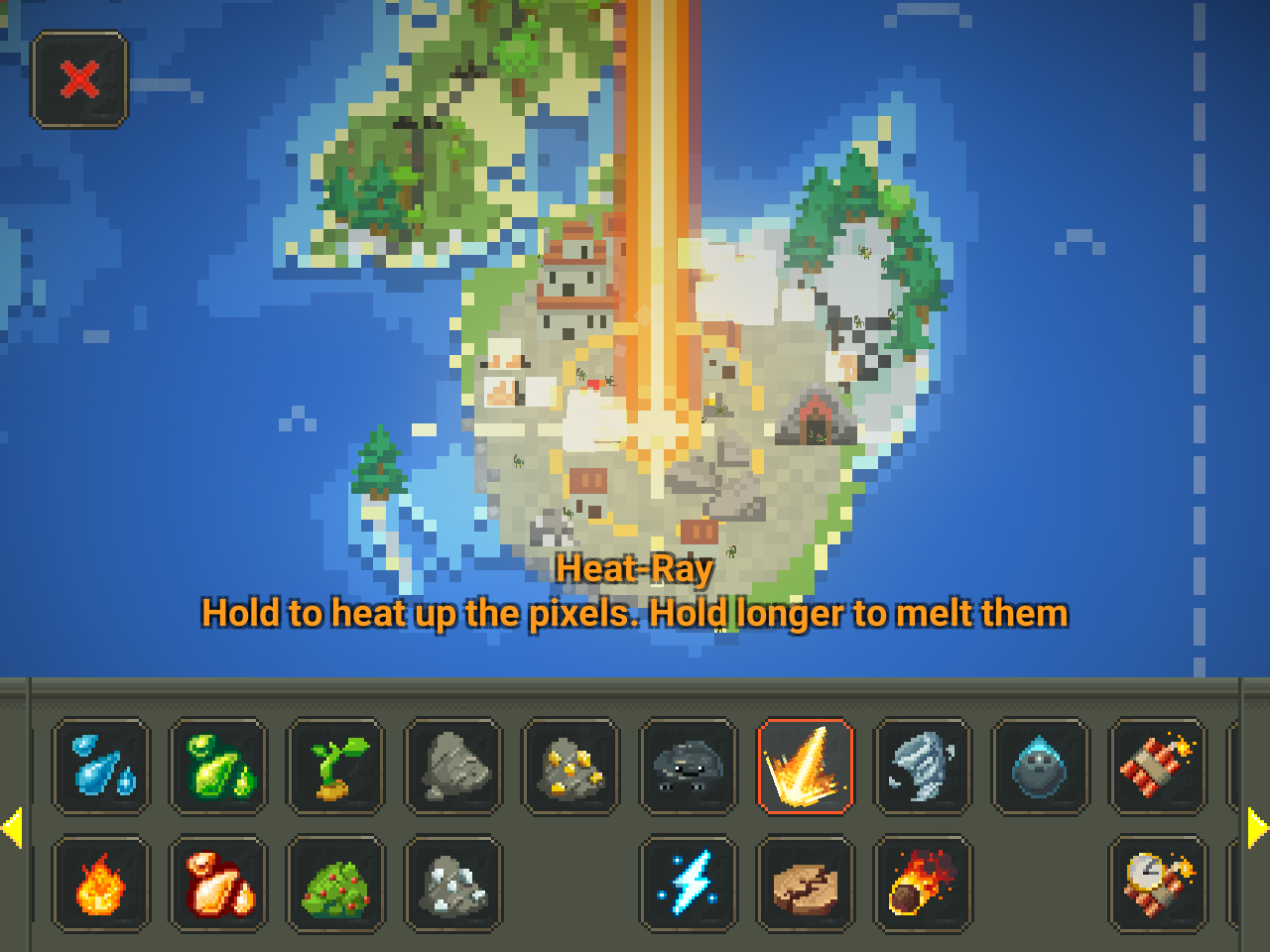Select the TNT dynamite tool
1270x952 pixels.
pos(1157,767)
